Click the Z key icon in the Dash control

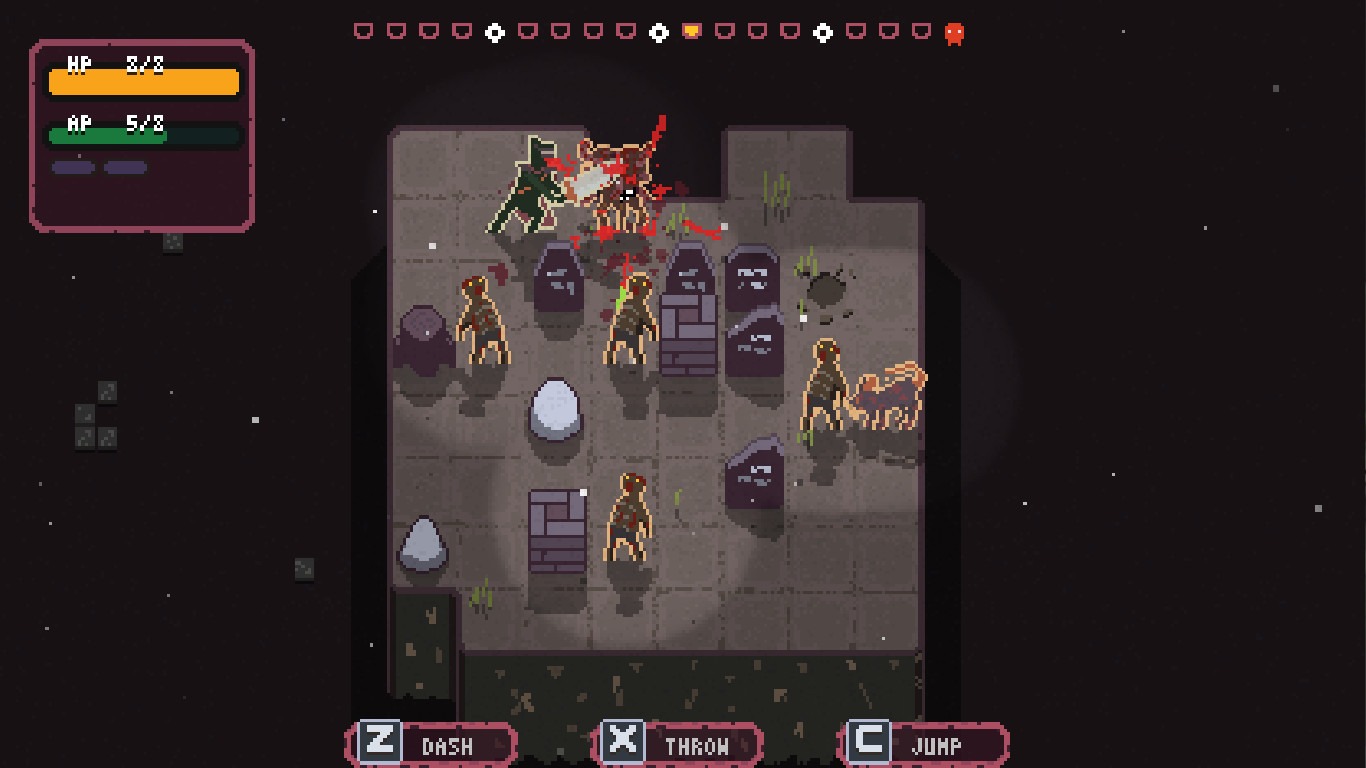tap(380, 743)
